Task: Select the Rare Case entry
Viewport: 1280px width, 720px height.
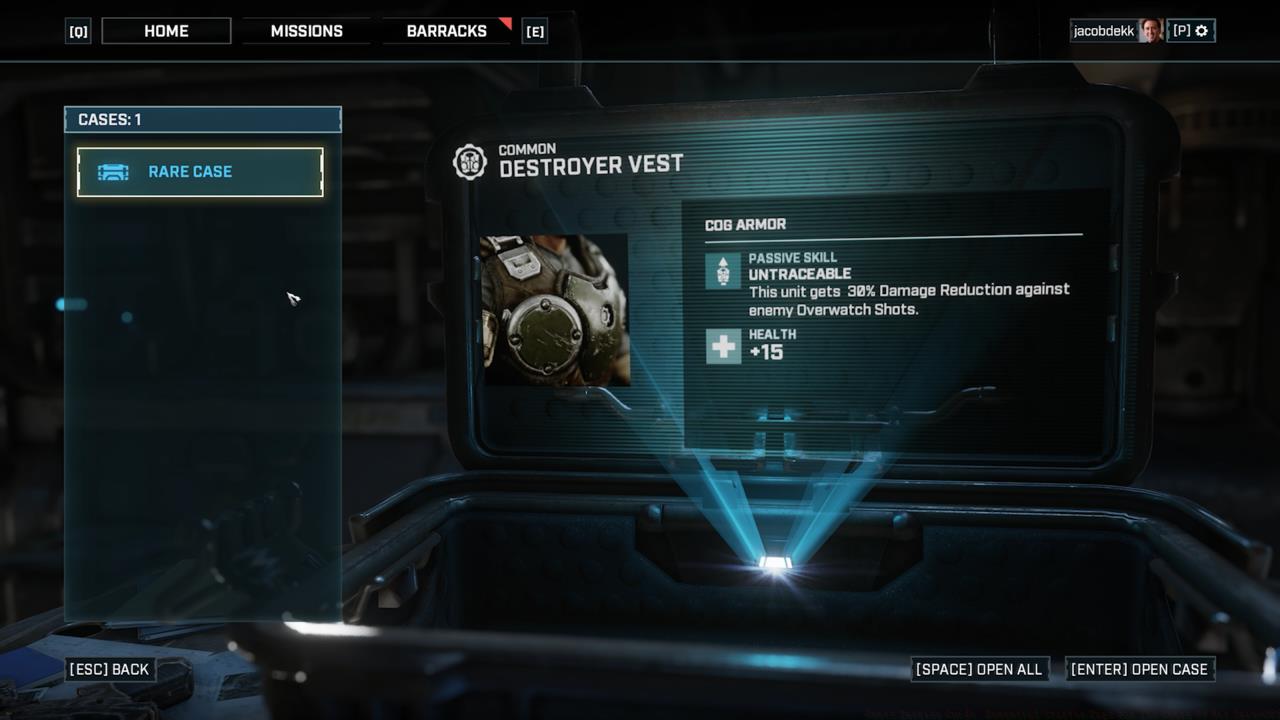Action: [x=200, y=172]
